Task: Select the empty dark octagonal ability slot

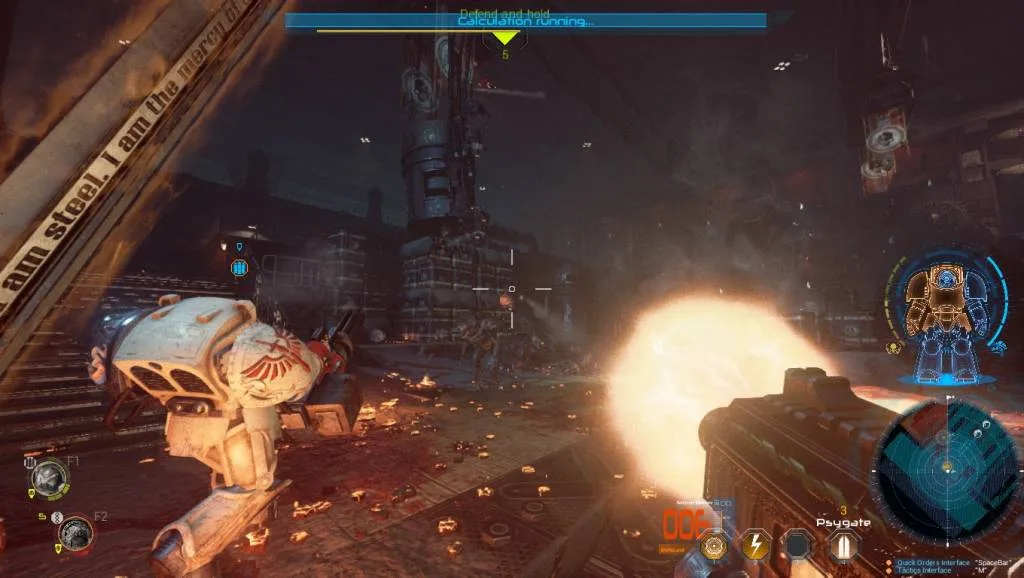Action: click(x=797, y=544)
